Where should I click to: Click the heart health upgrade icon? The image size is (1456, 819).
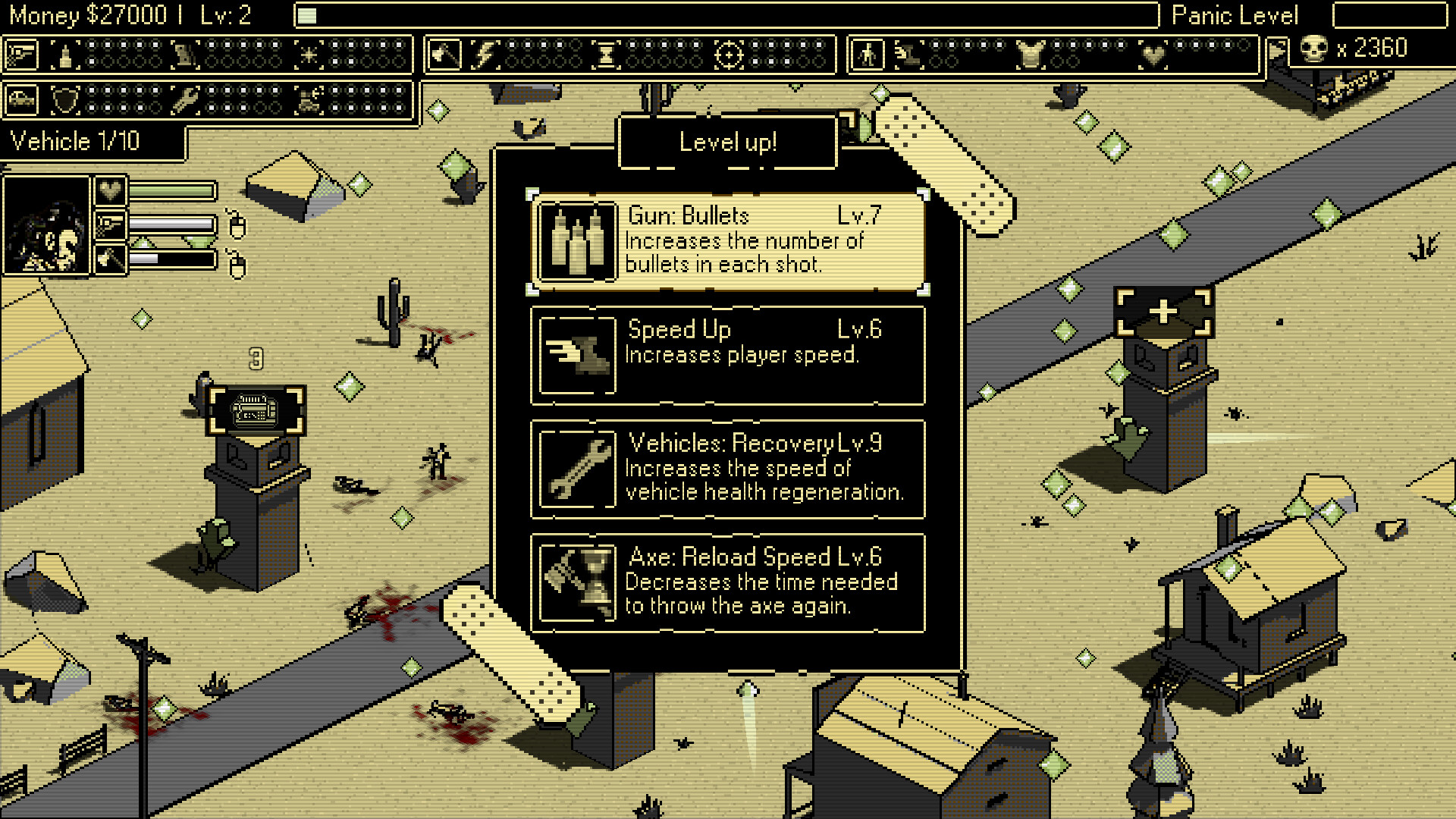click(1154, 55)
